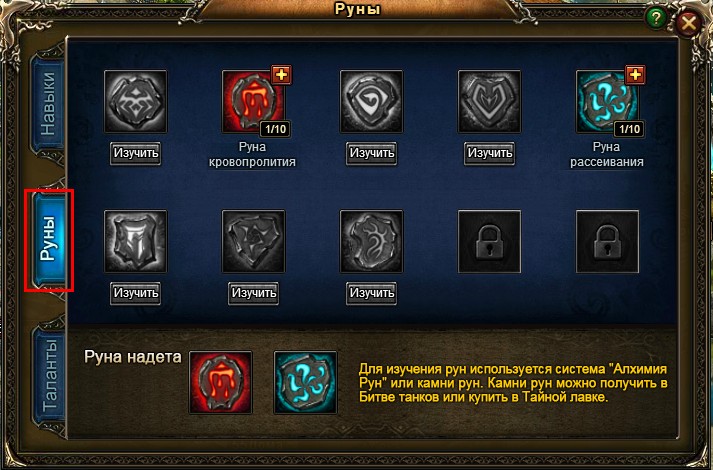Select the Руна рассеивания icon in the grid
Image resolution: width=713 pixels, height=470 pixels.
(x=607, y=101)
